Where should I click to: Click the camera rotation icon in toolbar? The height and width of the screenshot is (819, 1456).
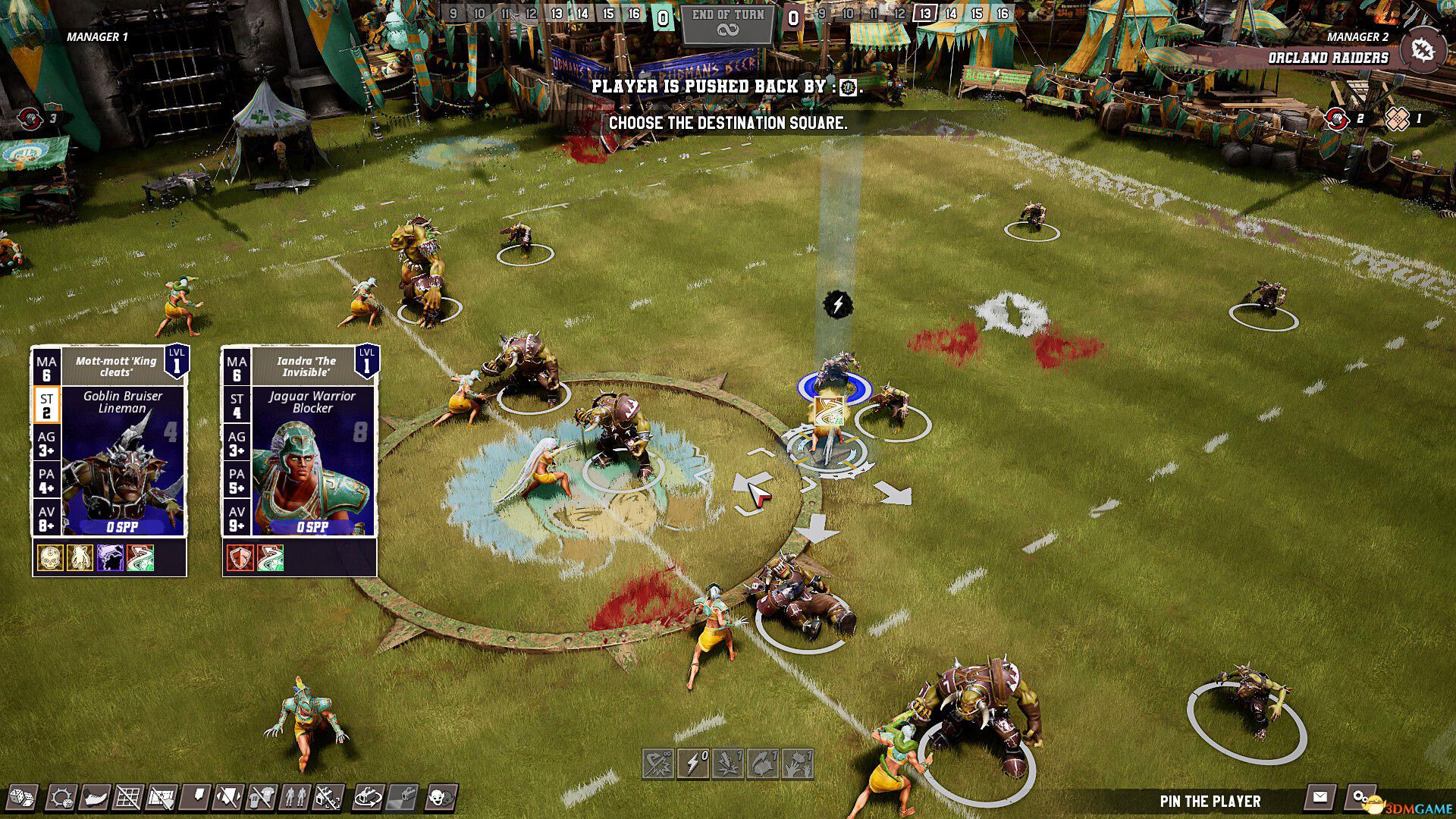pos(368,798)
